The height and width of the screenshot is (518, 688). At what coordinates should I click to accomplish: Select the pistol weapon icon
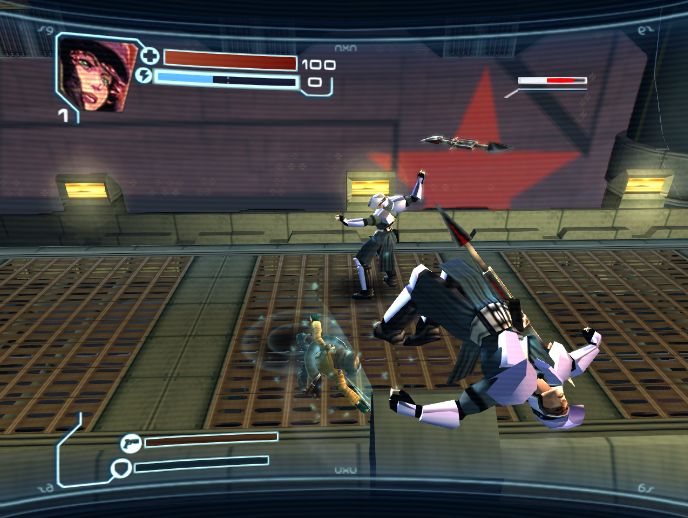click(x=129, y=440)
